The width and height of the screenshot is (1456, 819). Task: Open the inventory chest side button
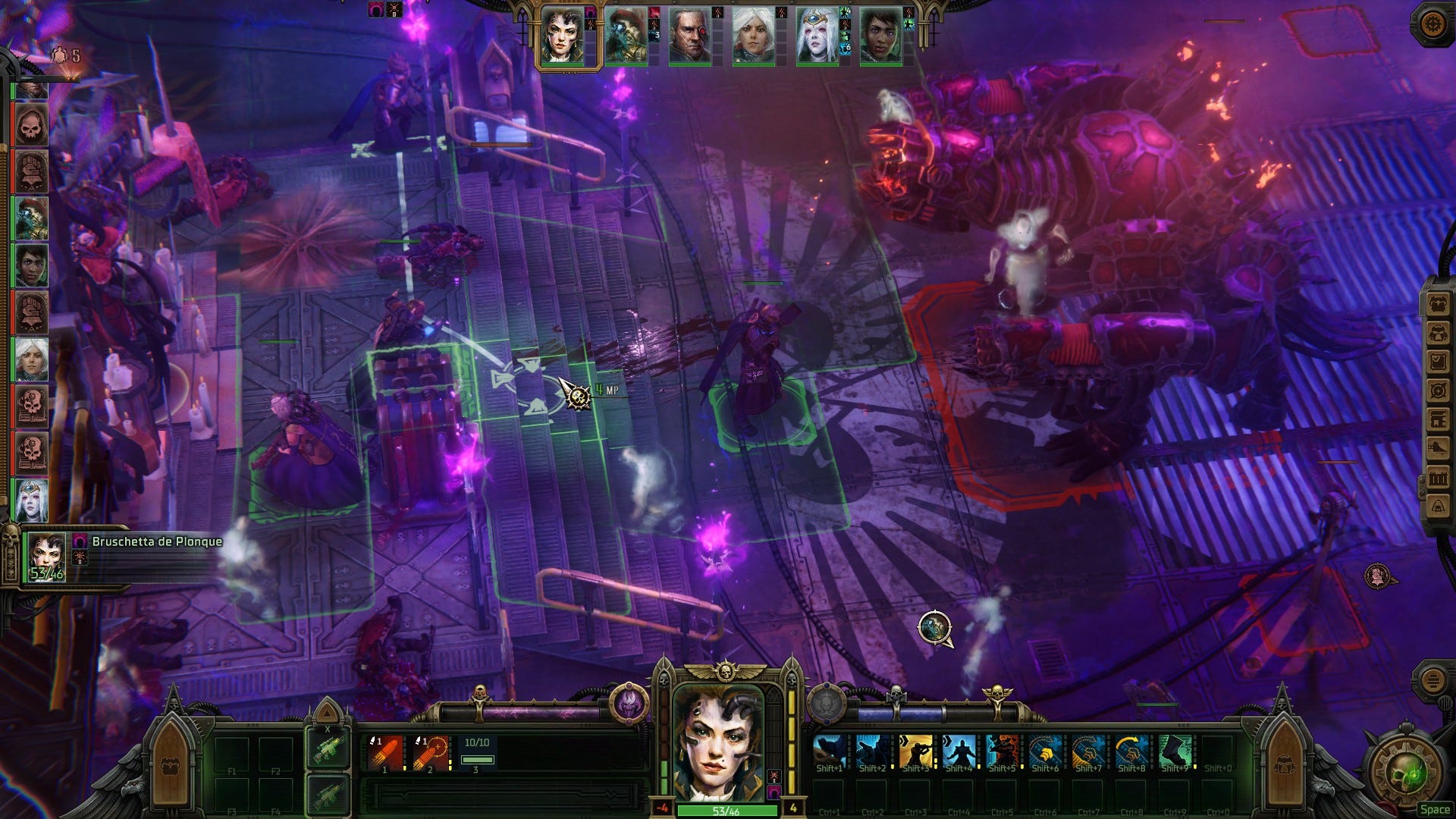[x=1438, y=305]
